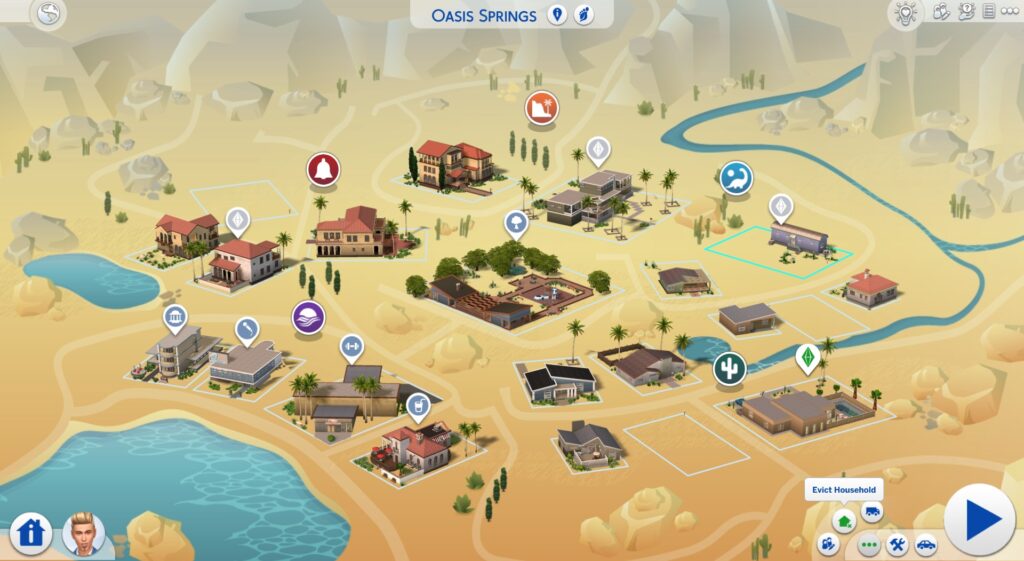
Task: Click the red bell lot marker
Action: click(x=323, y=168)
